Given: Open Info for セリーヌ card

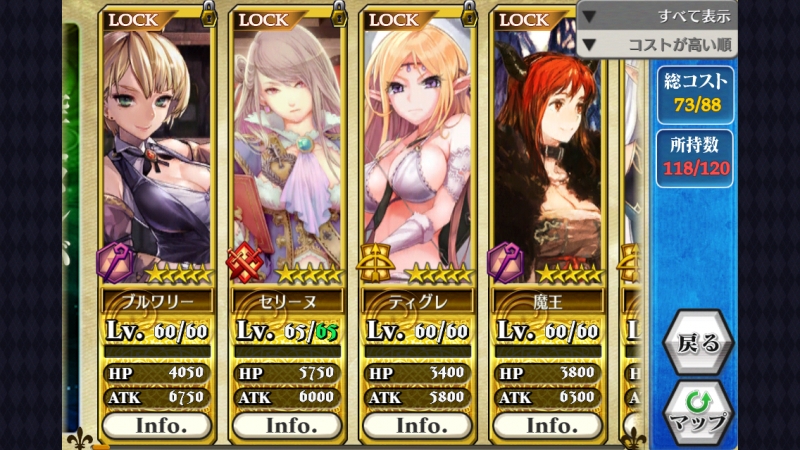Looking at the screenshot, I should pos(287,424).
